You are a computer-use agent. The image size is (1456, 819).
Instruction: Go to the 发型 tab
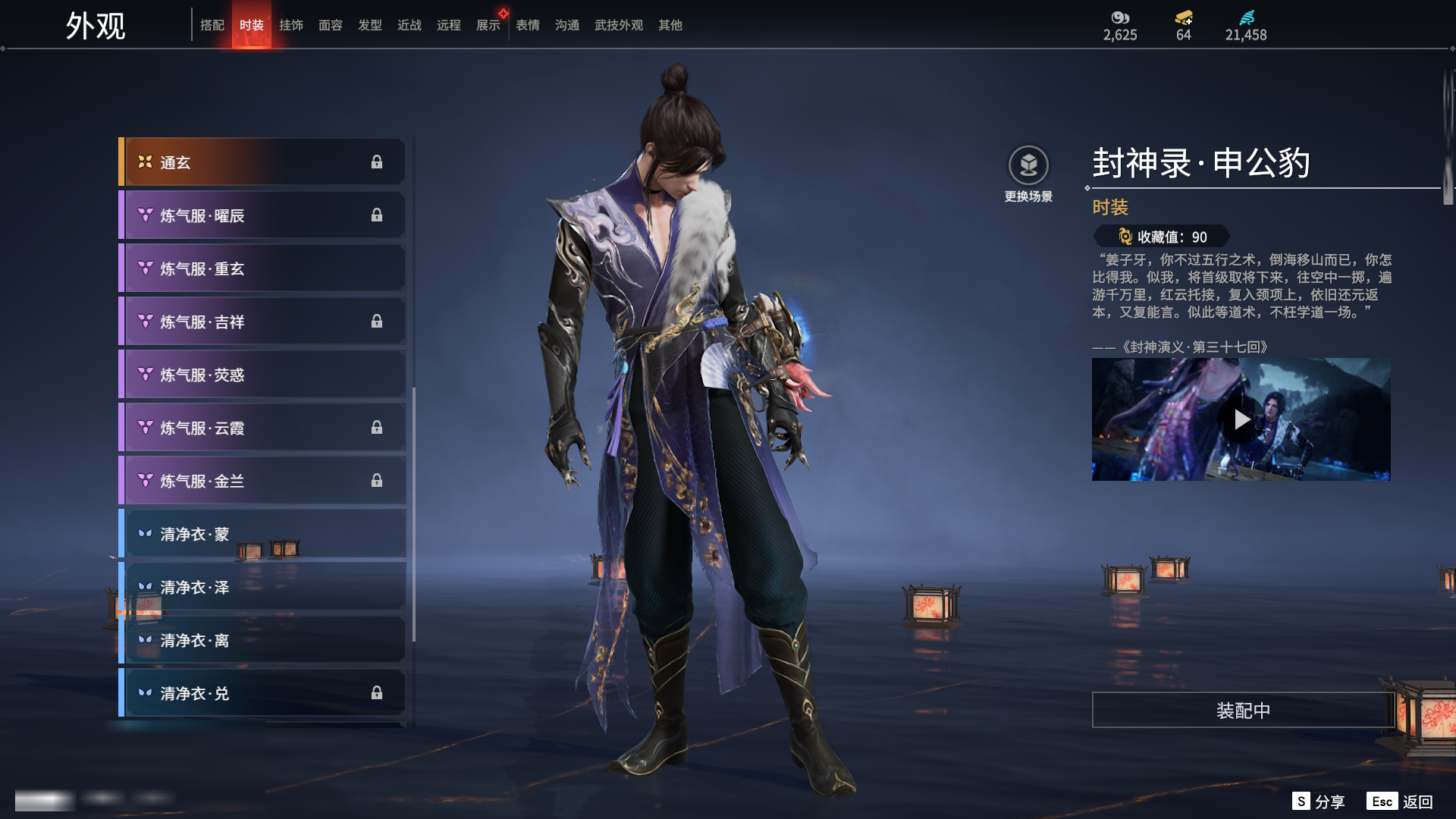(370, 25)
